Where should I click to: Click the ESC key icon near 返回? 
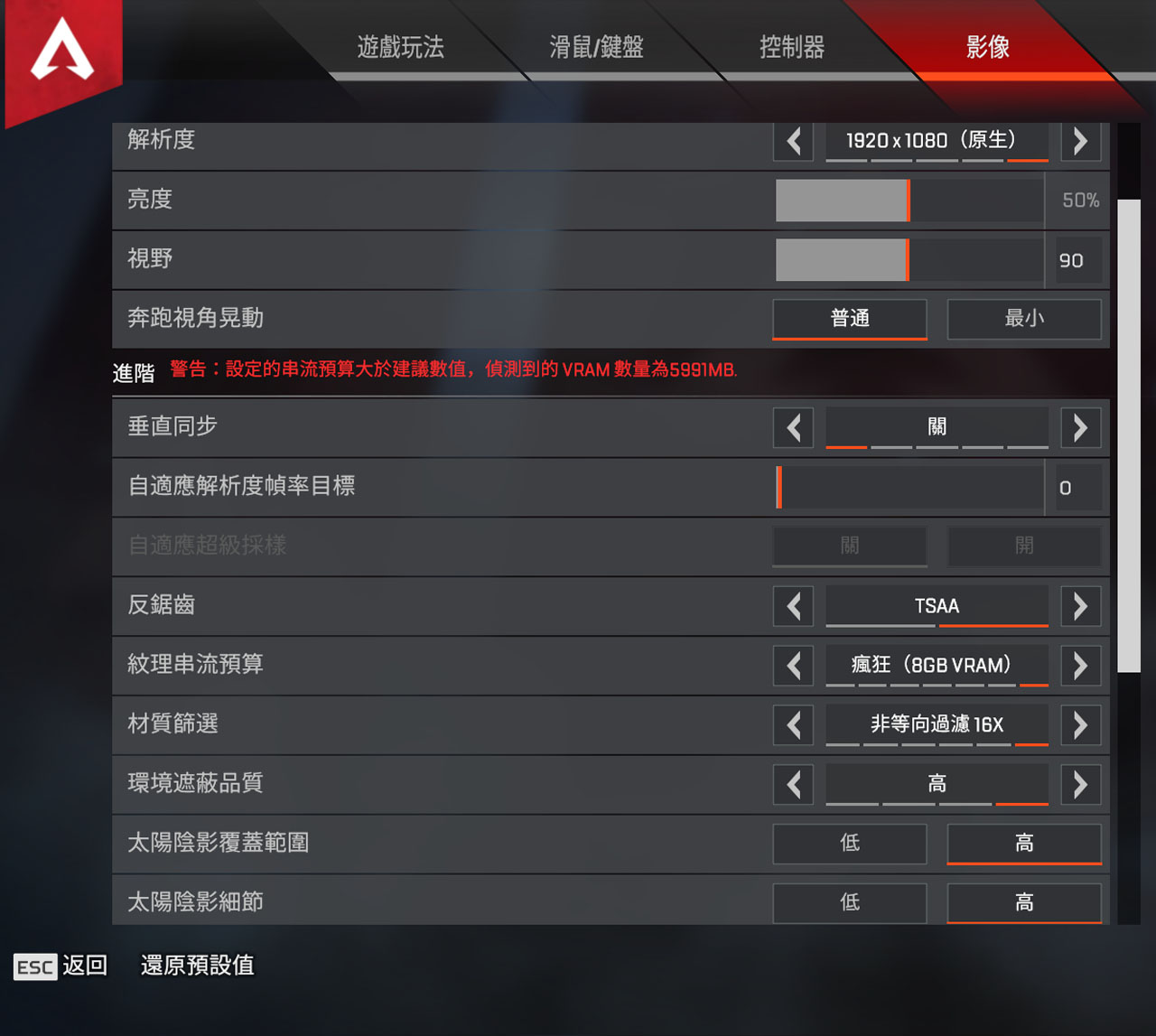tap(35, 966)
